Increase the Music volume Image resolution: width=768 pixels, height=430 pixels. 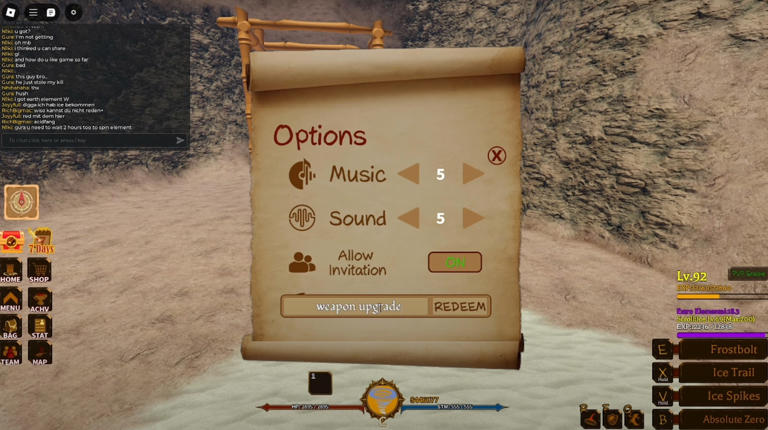pyautogui.click(x=473, y=174)
